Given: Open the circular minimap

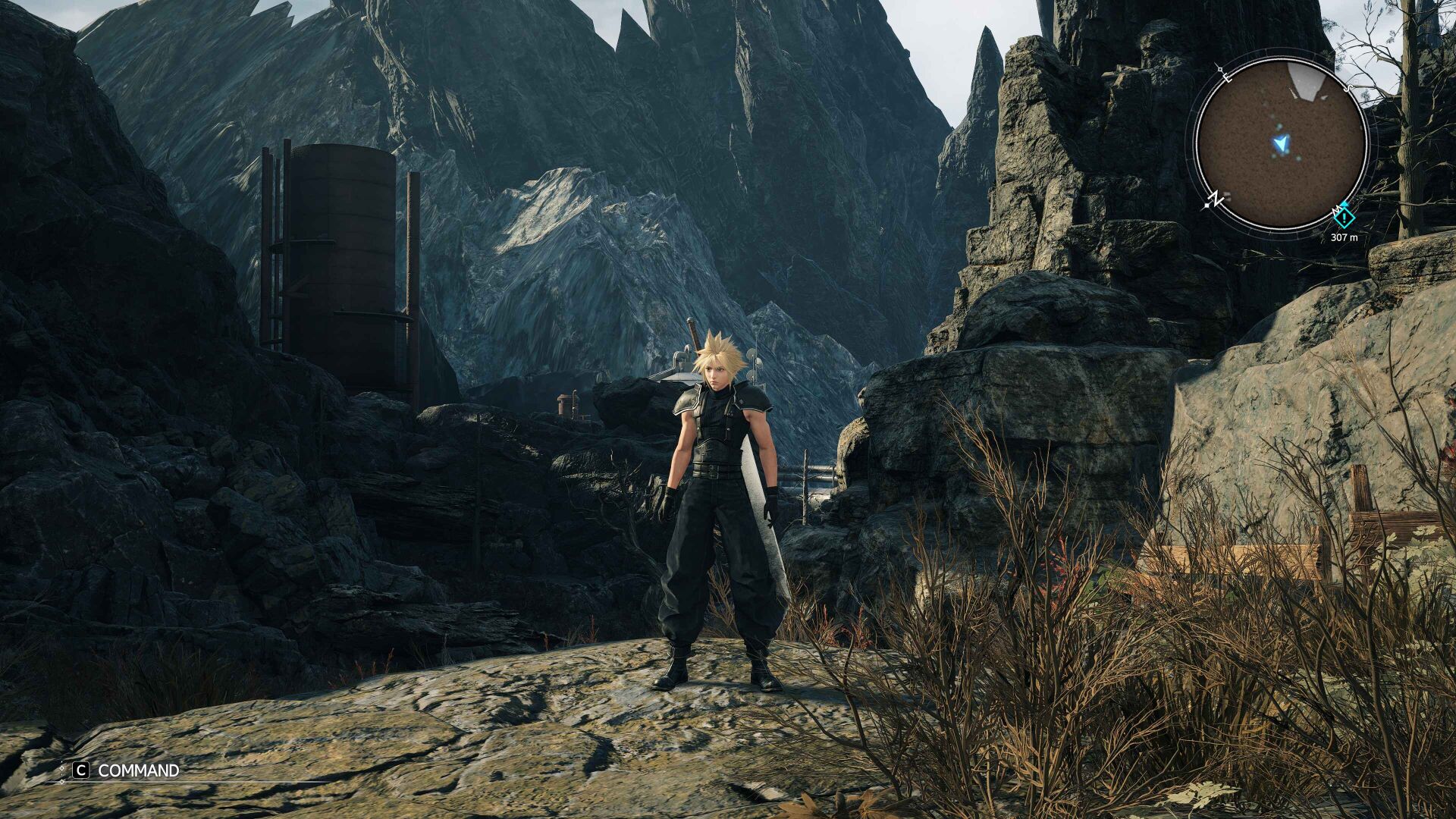Looking at the screenshot, I should (x=1280, y=144).
